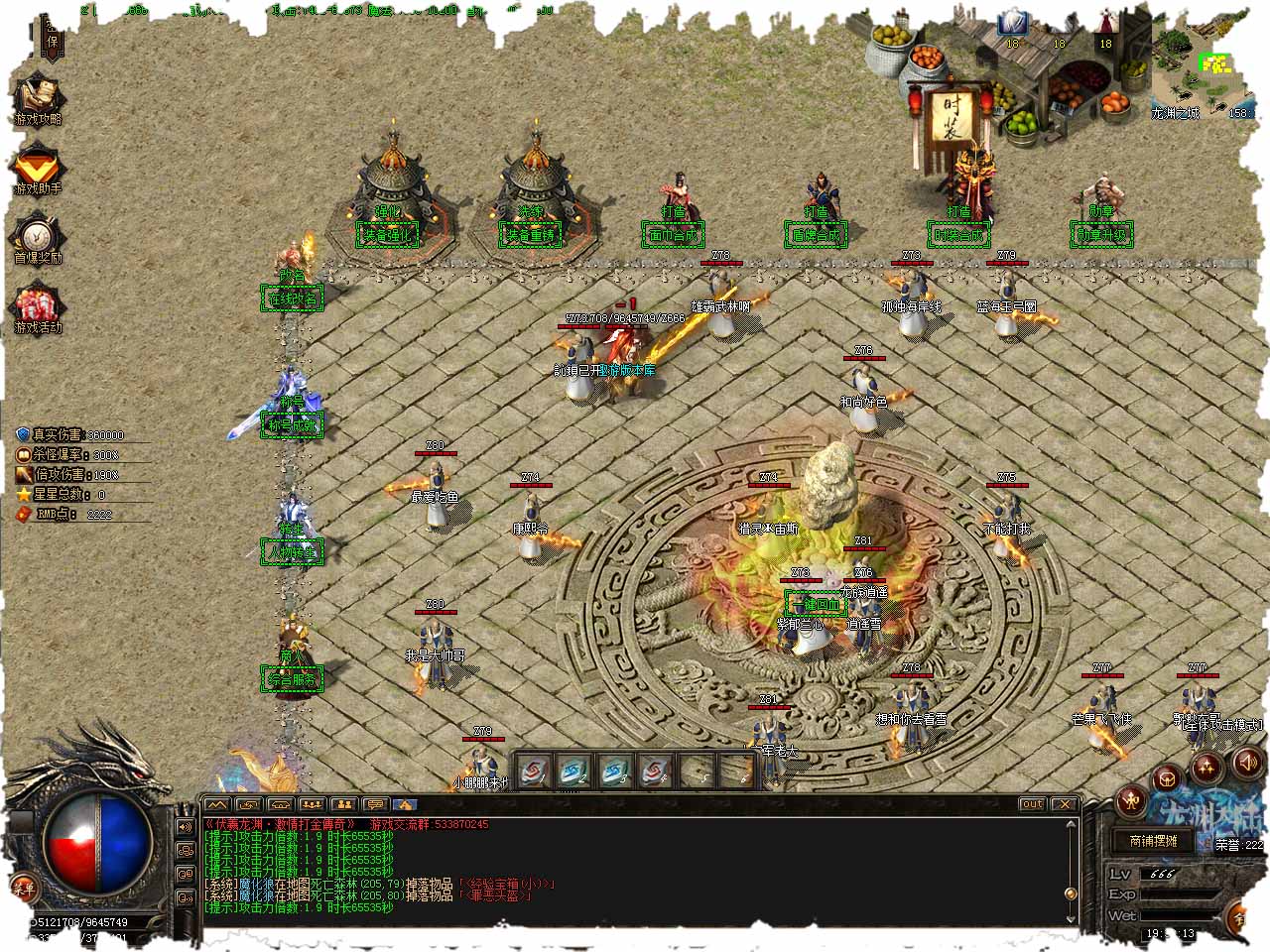This screenshot has height=952, width=1270.
Task: Close the chat panel with X
Action: tap(1065, 804)
